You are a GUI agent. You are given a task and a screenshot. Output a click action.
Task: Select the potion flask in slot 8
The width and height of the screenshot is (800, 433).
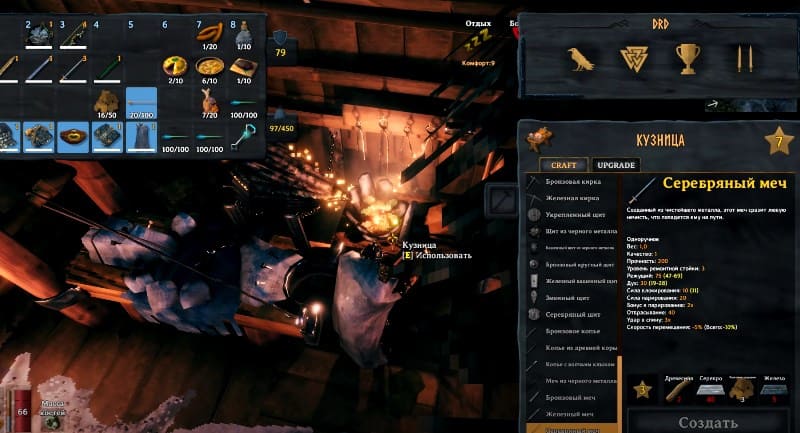(x=243, y=37)
